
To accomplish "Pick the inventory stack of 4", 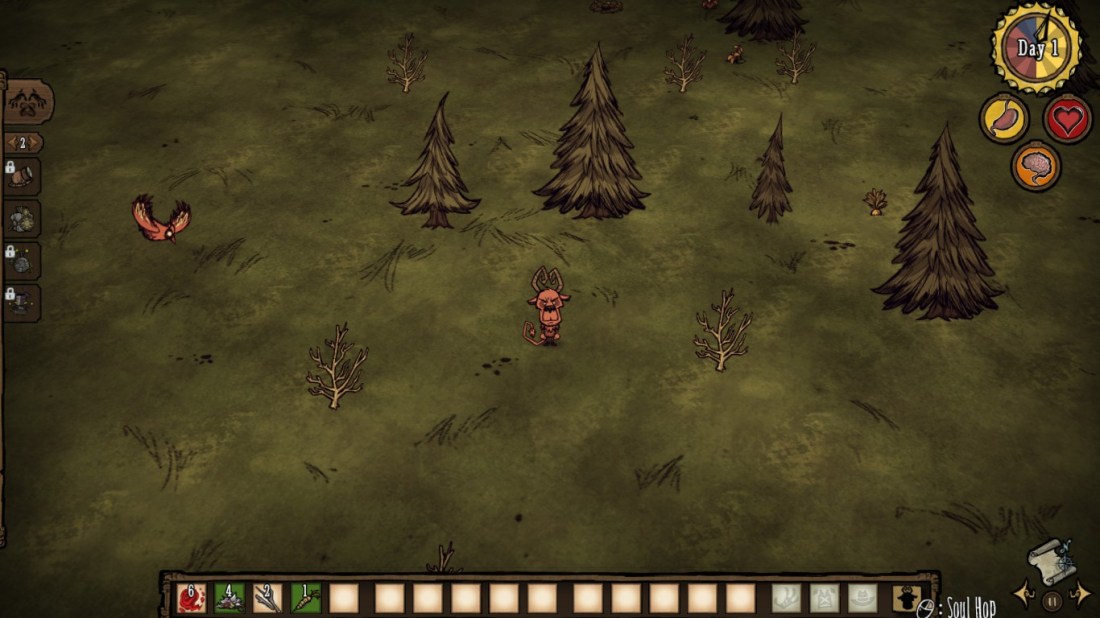I will point(229,598).
